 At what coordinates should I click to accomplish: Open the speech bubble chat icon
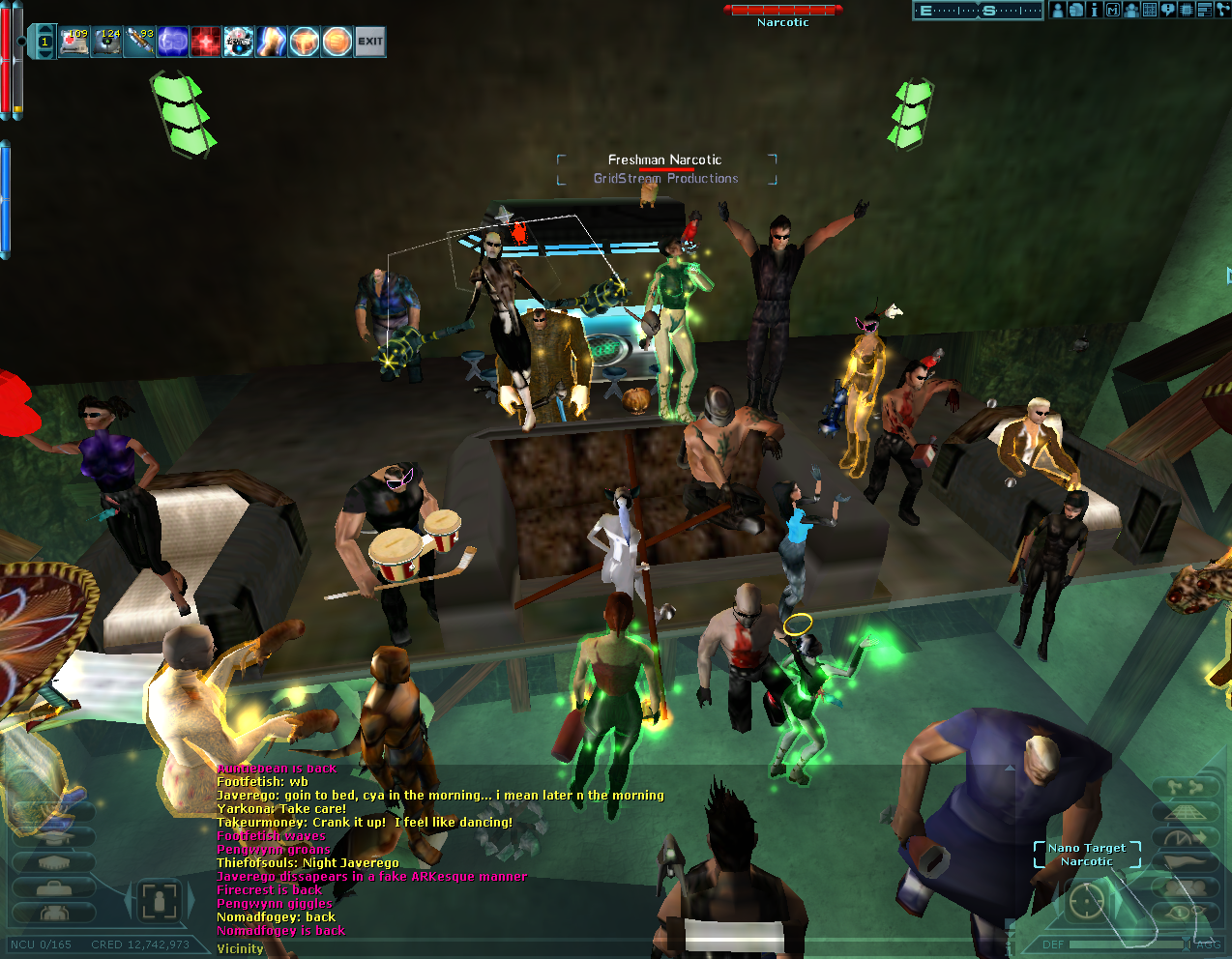(x=1168, y=10)
